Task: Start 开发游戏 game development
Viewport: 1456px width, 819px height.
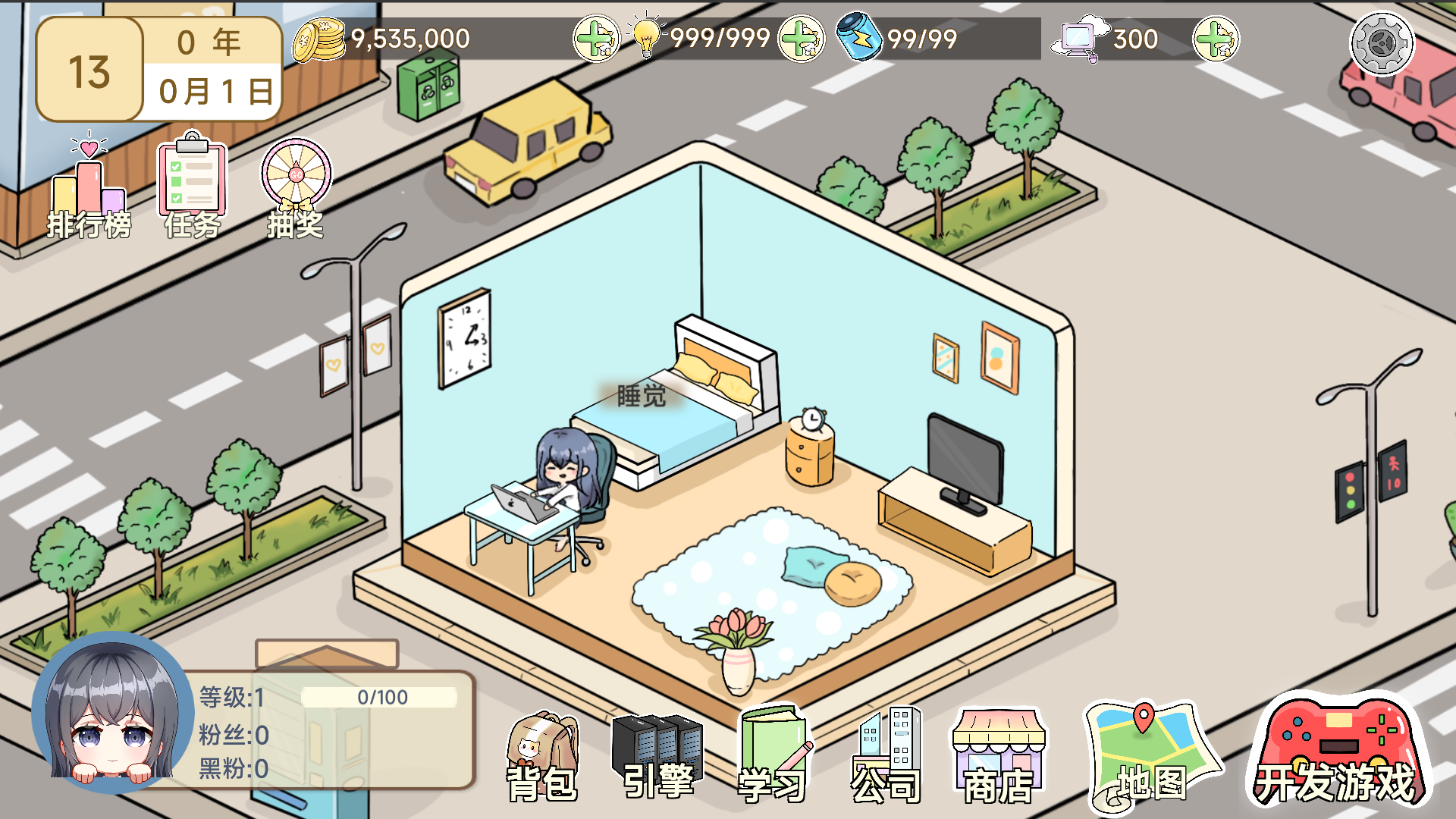Action: (1336, 755)
